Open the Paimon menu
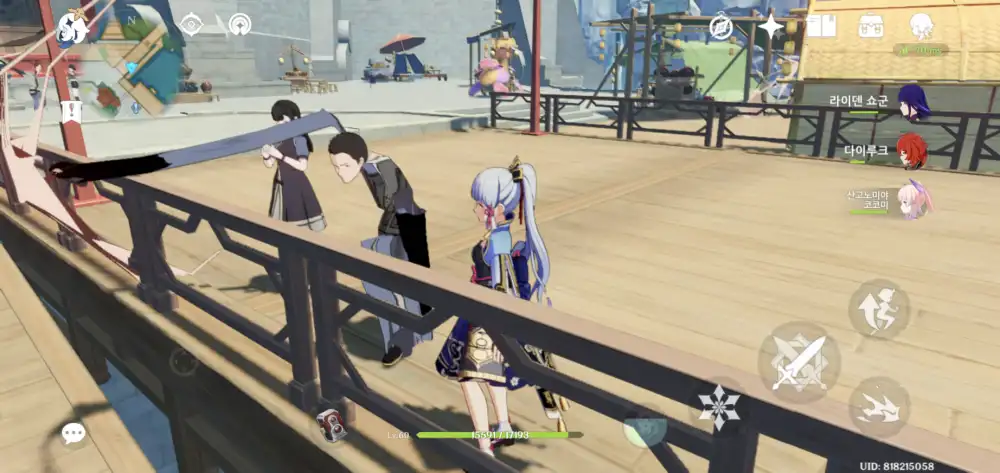The image size is (1000, 473). pos(72,27)
